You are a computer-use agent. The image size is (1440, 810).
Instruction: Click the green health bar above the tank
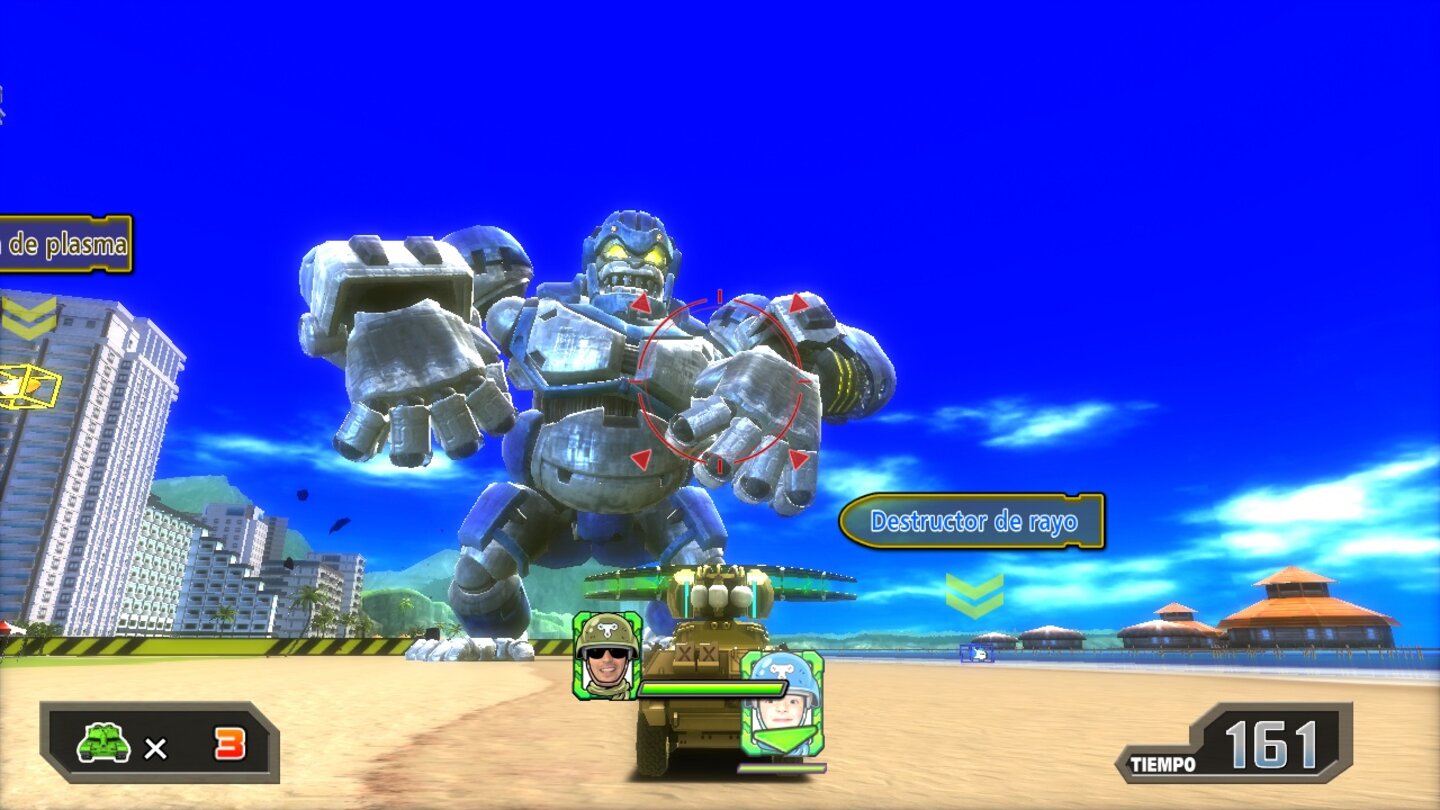click(715, 690)
